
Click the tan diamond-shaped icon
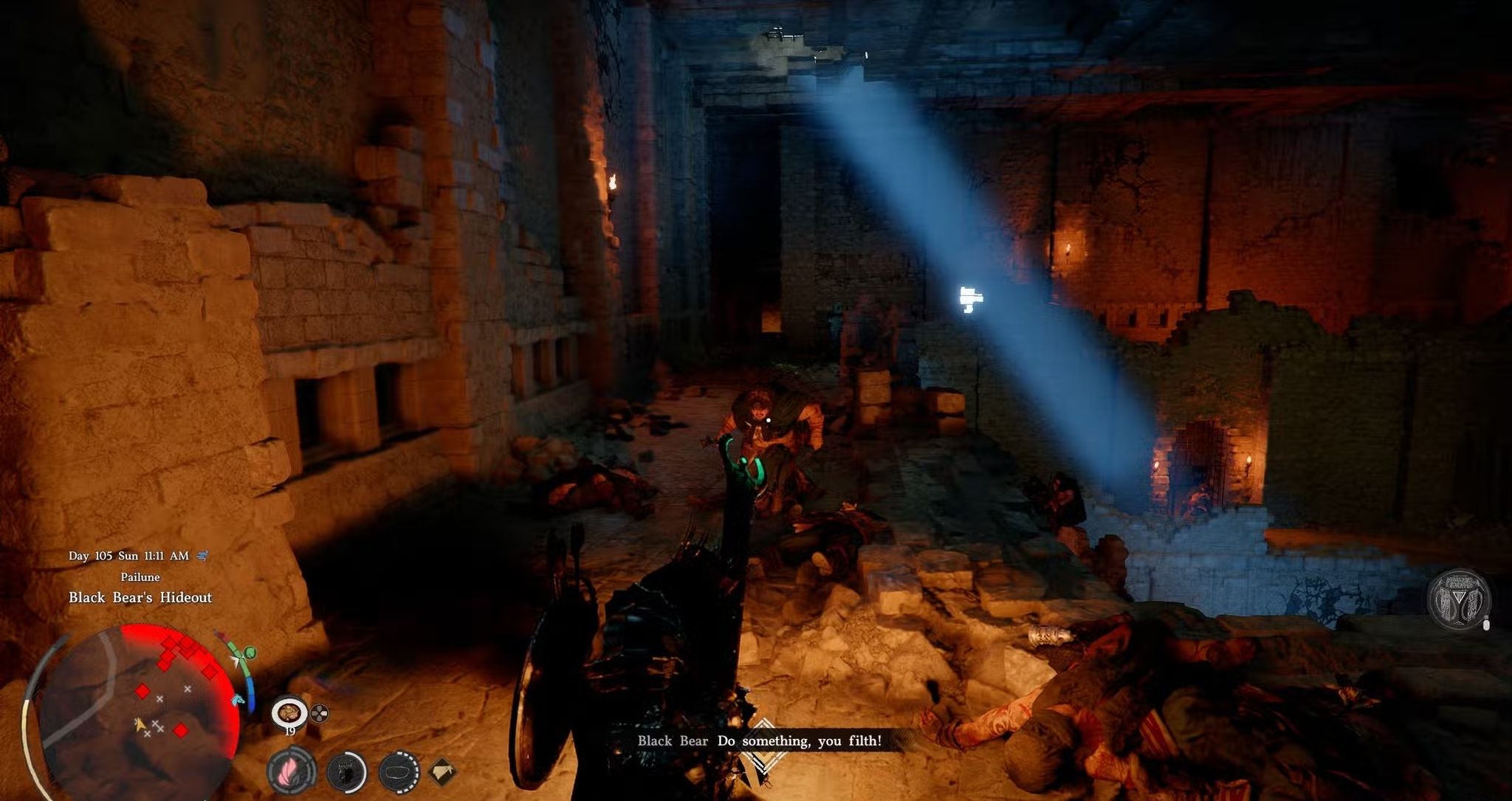(442, 772)
